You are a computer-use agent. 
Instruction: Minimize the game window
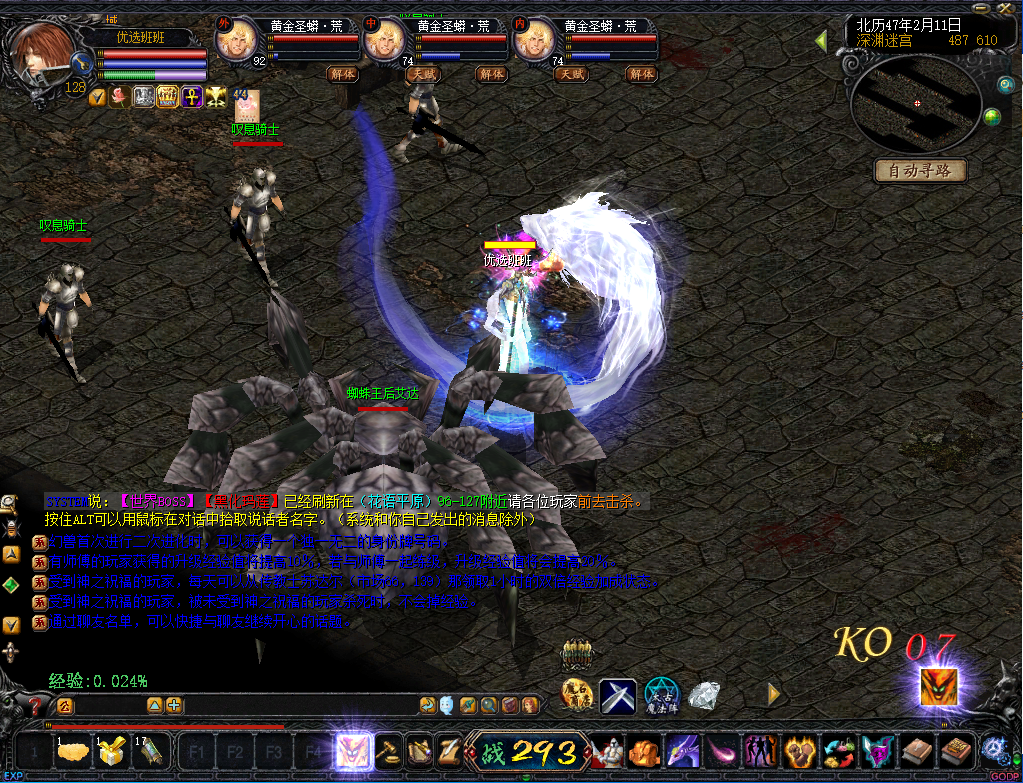[978, 7]
